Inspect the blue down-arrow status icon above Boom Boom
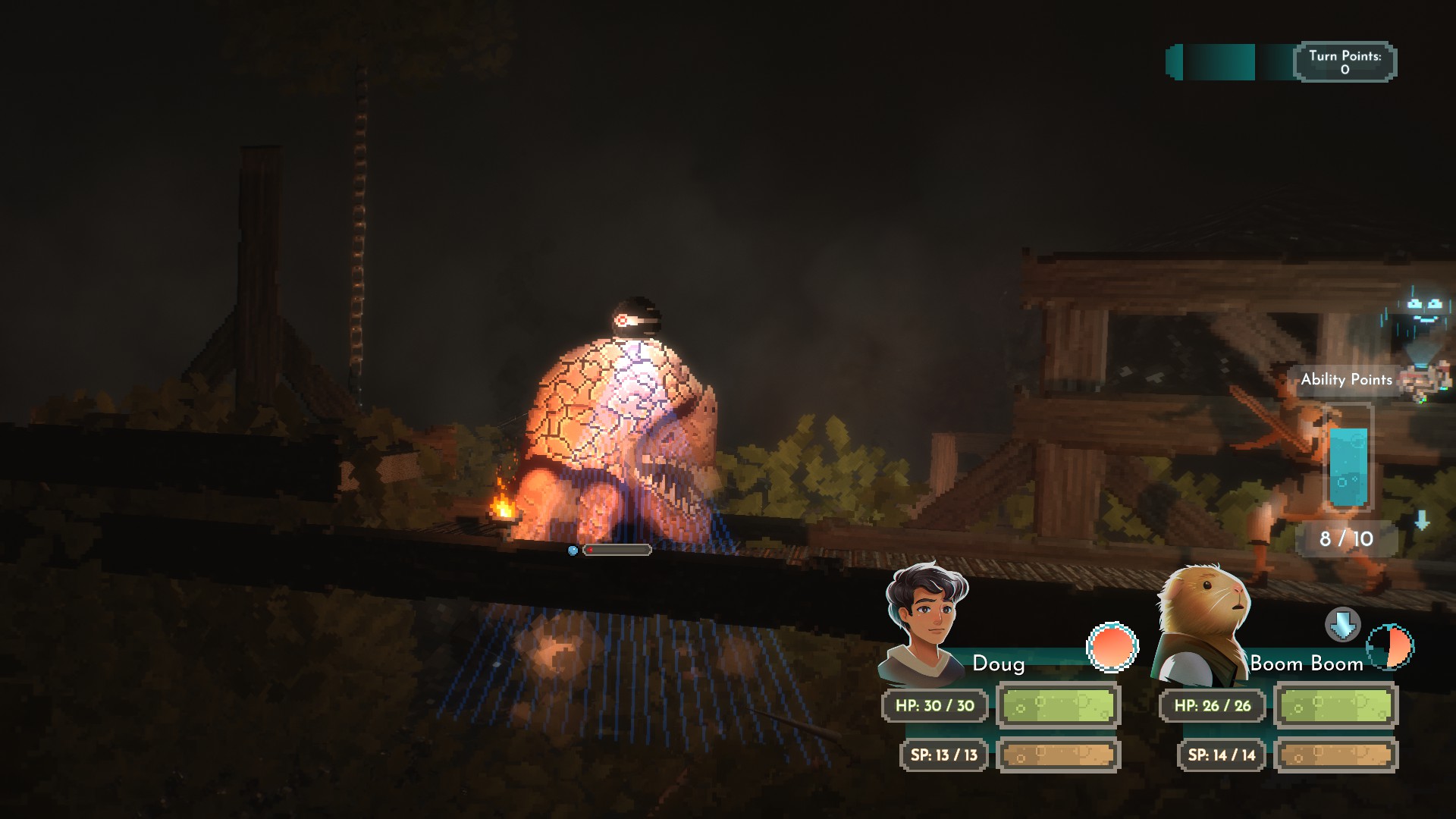The image size is (1456, 819). [1342, 625]
